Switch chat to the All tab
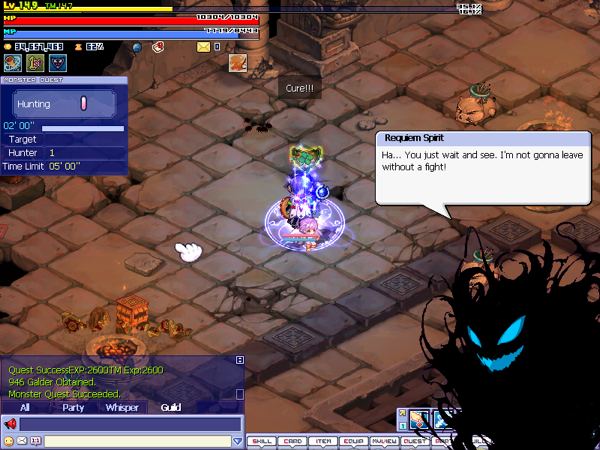600x450 pixels. point(24,407)
